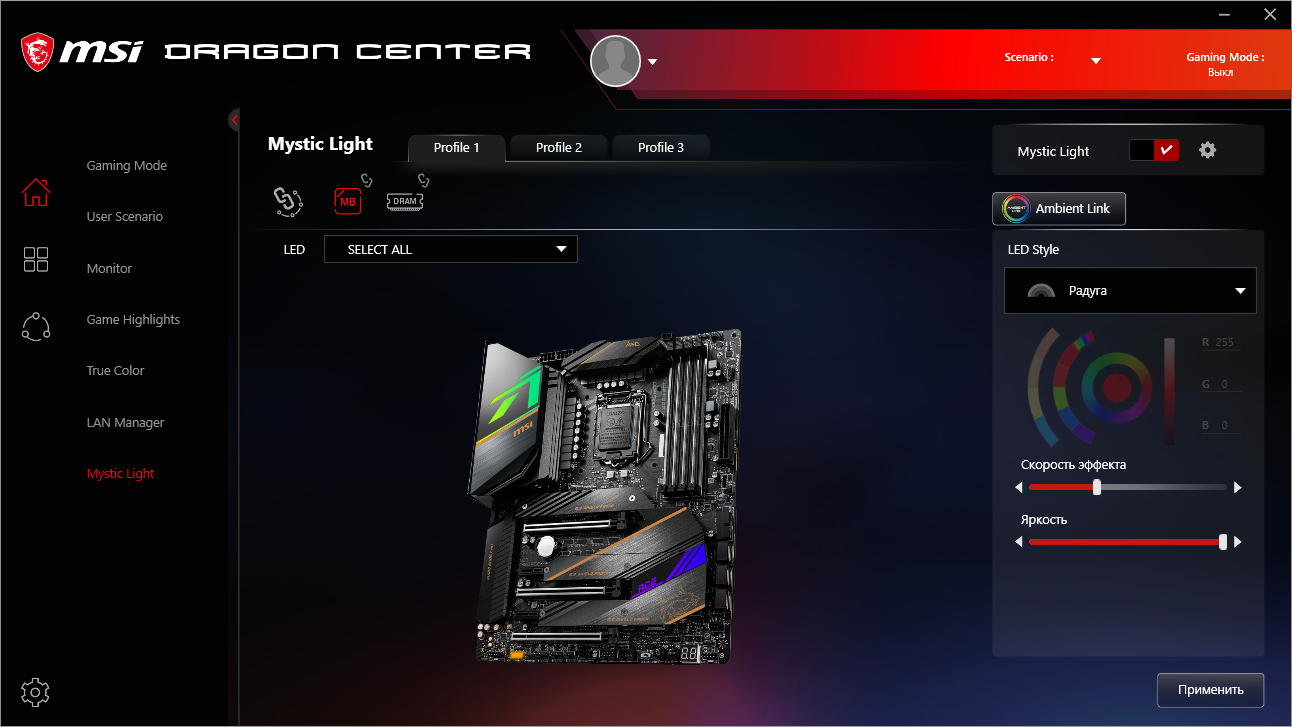
Task: Select Gaming Mode in the sidebar
Action: (x=127, y=165)
